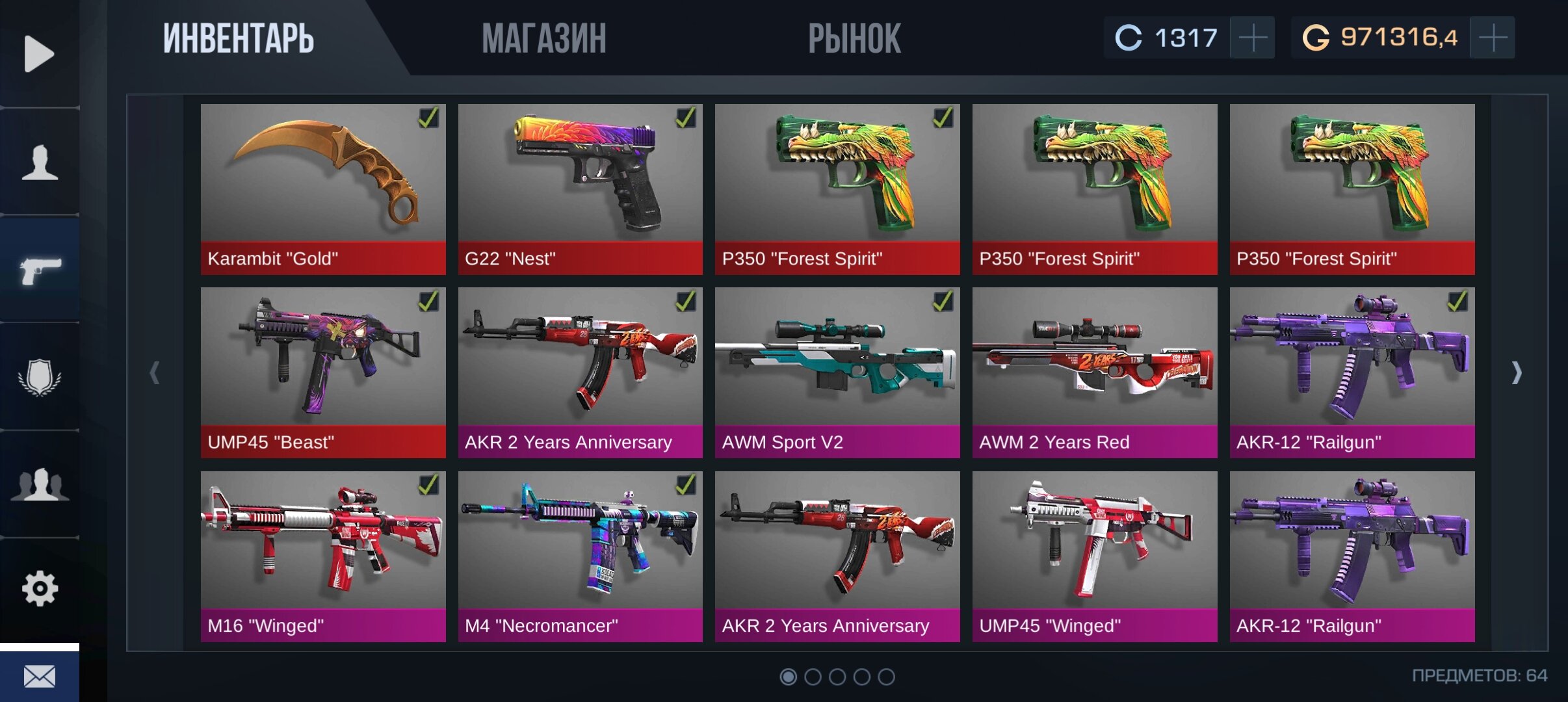Switch to the Магазин tab
1568x702 pixels.
(x=544, y=38)
